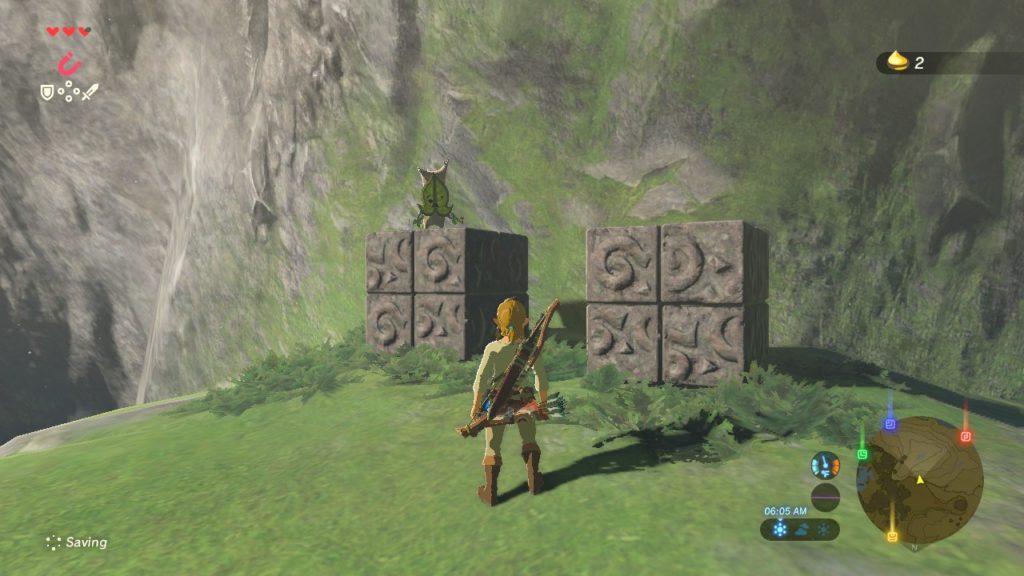Image resolution: width=1024 pixels, height=576 pixels.
Task: Select the shield quick-menu icon
Action: pyautogui.click(x=46, y=92)
